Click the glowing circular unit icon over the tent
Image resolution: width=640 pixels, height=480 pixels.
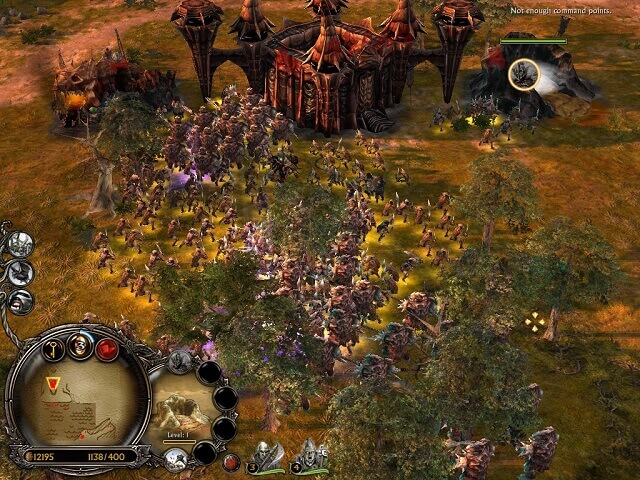pyautogui.click(x=524, y=73)
